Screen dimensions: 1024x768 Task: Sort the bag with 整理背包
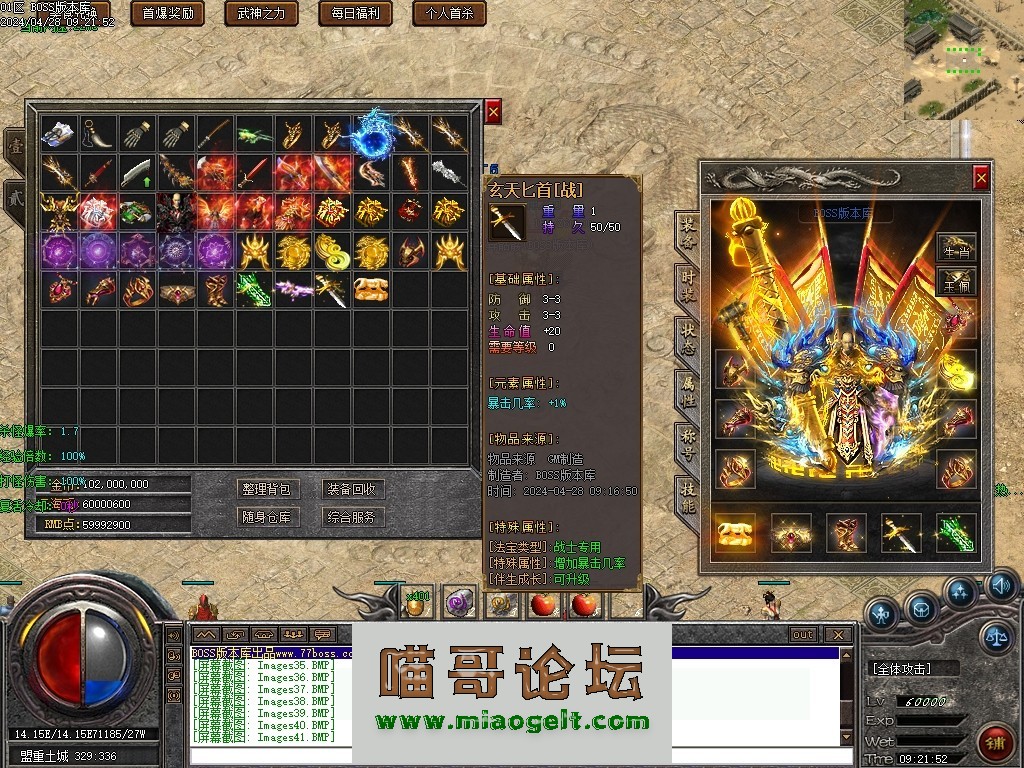(266, 489)
